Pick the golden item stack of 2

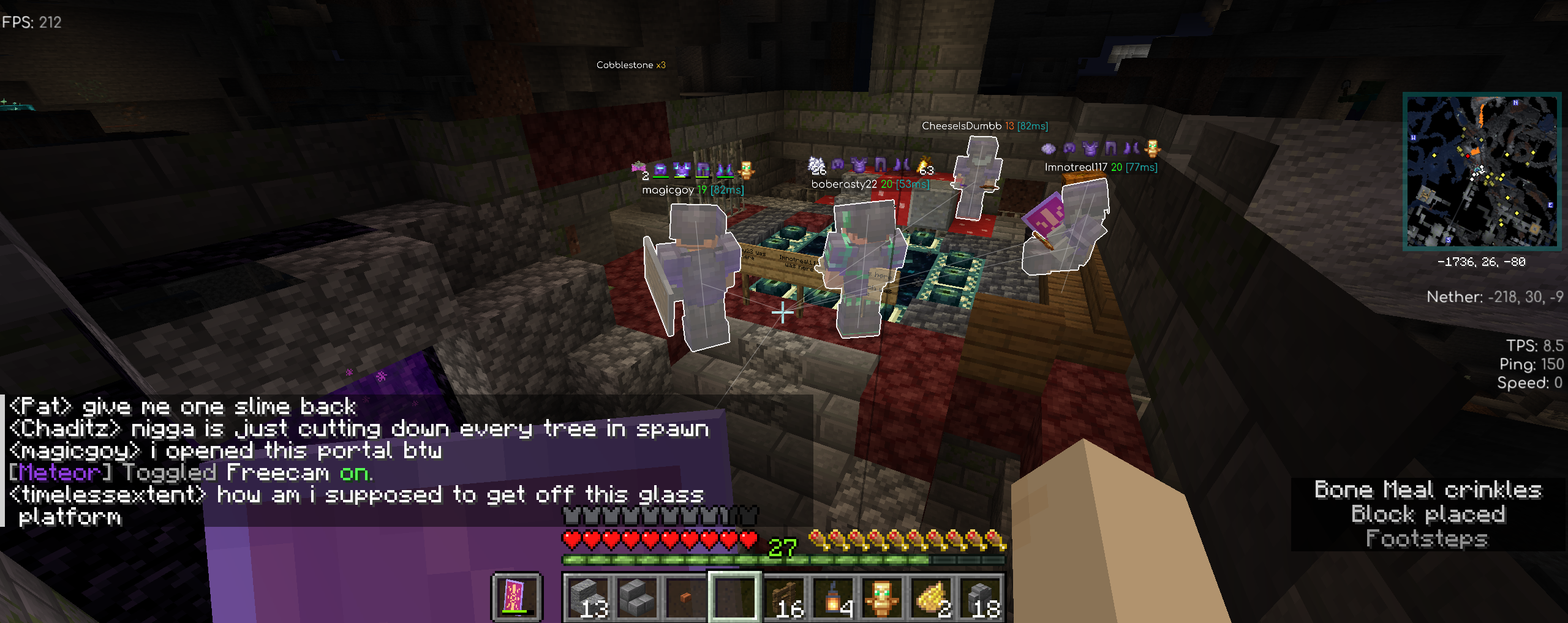coord(931,597)
